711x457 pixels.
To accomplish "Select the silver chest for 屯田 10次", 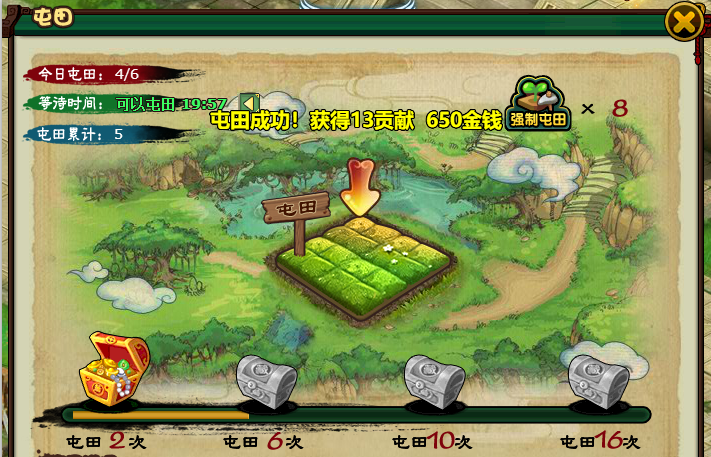I will (x=435, y=381).
